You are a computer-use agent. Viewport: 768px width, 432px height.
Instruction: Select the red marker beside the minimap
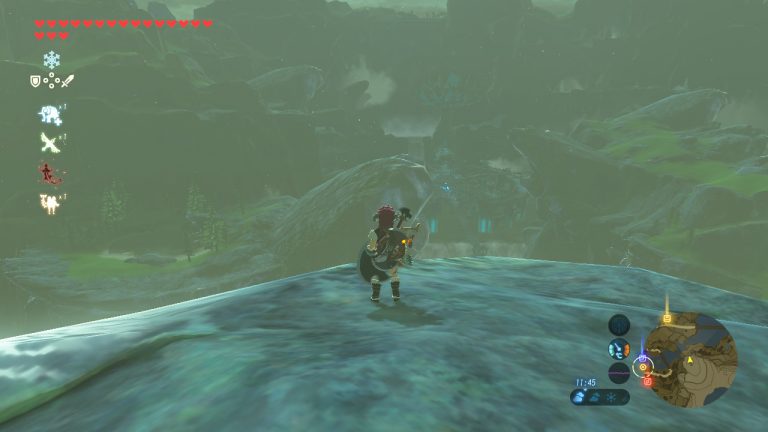[x=647, y=380]
